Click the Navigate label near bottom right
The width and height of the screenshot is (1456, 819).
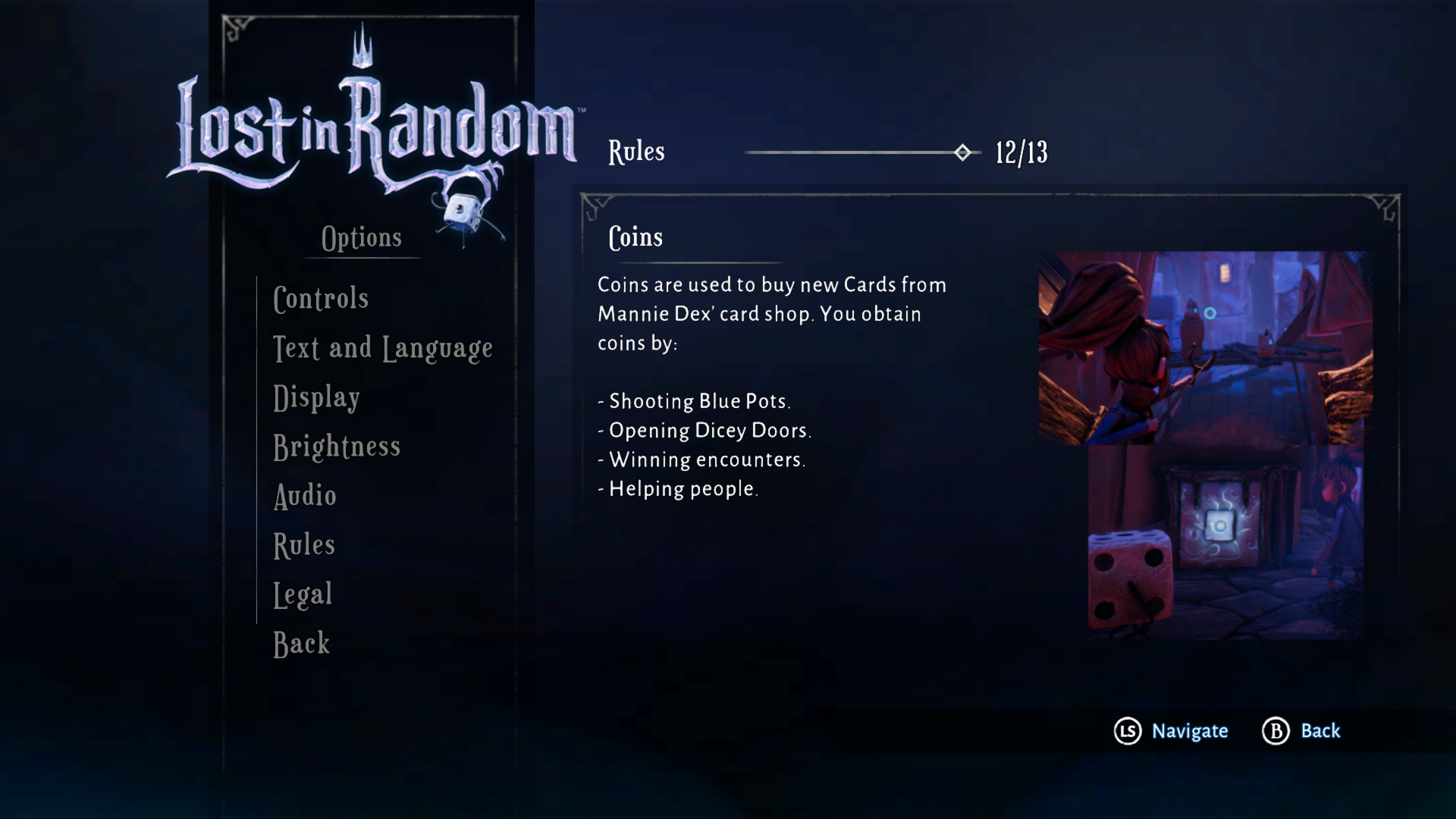click(x=1189, y=731)
